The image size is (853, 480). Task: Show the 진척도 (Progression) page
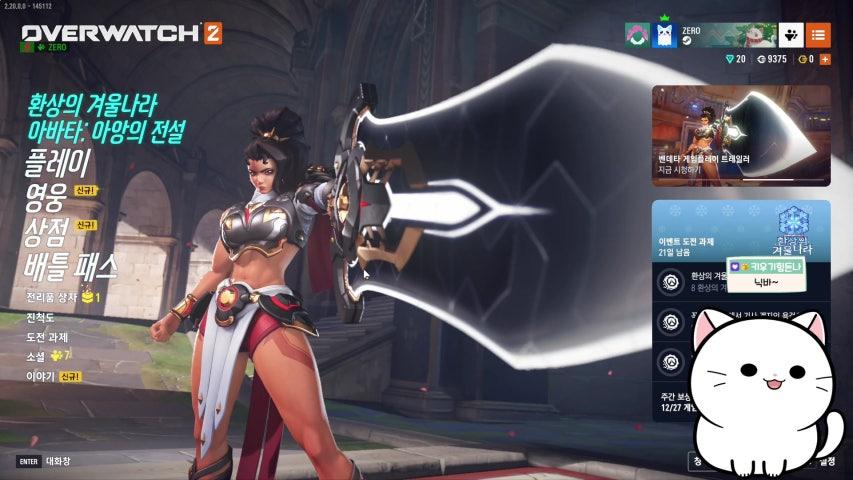click(42, 317)
